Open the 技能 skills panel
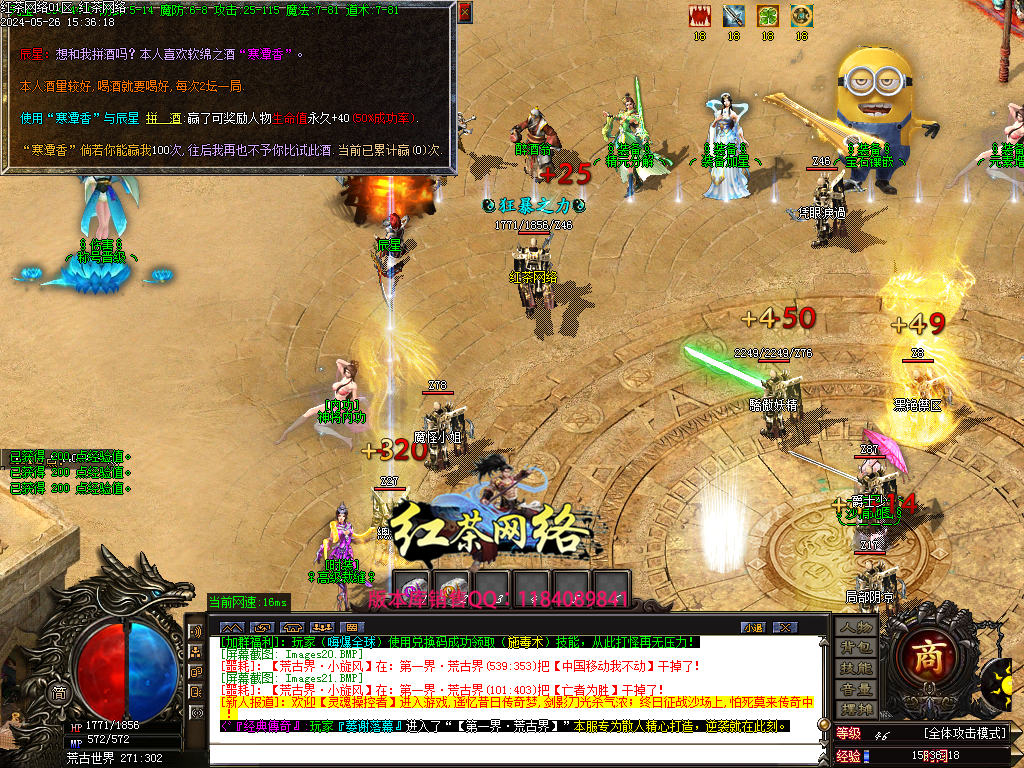The image size is (1024, 768). tap(856, 668)
